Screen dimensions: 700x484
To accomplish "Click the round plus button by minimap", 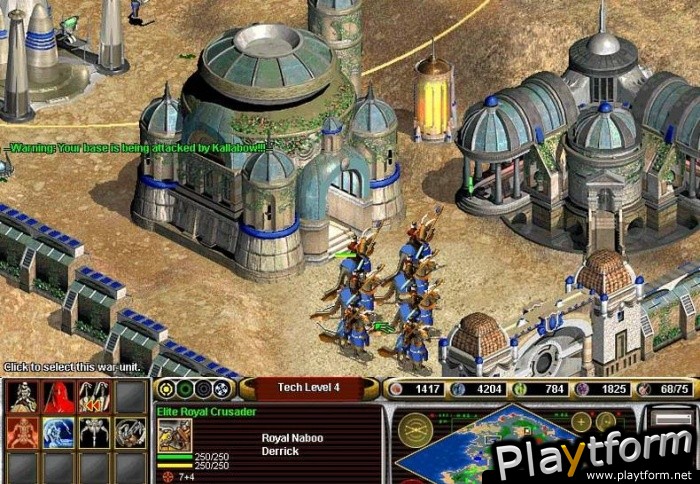I will [x=581, y=421].
